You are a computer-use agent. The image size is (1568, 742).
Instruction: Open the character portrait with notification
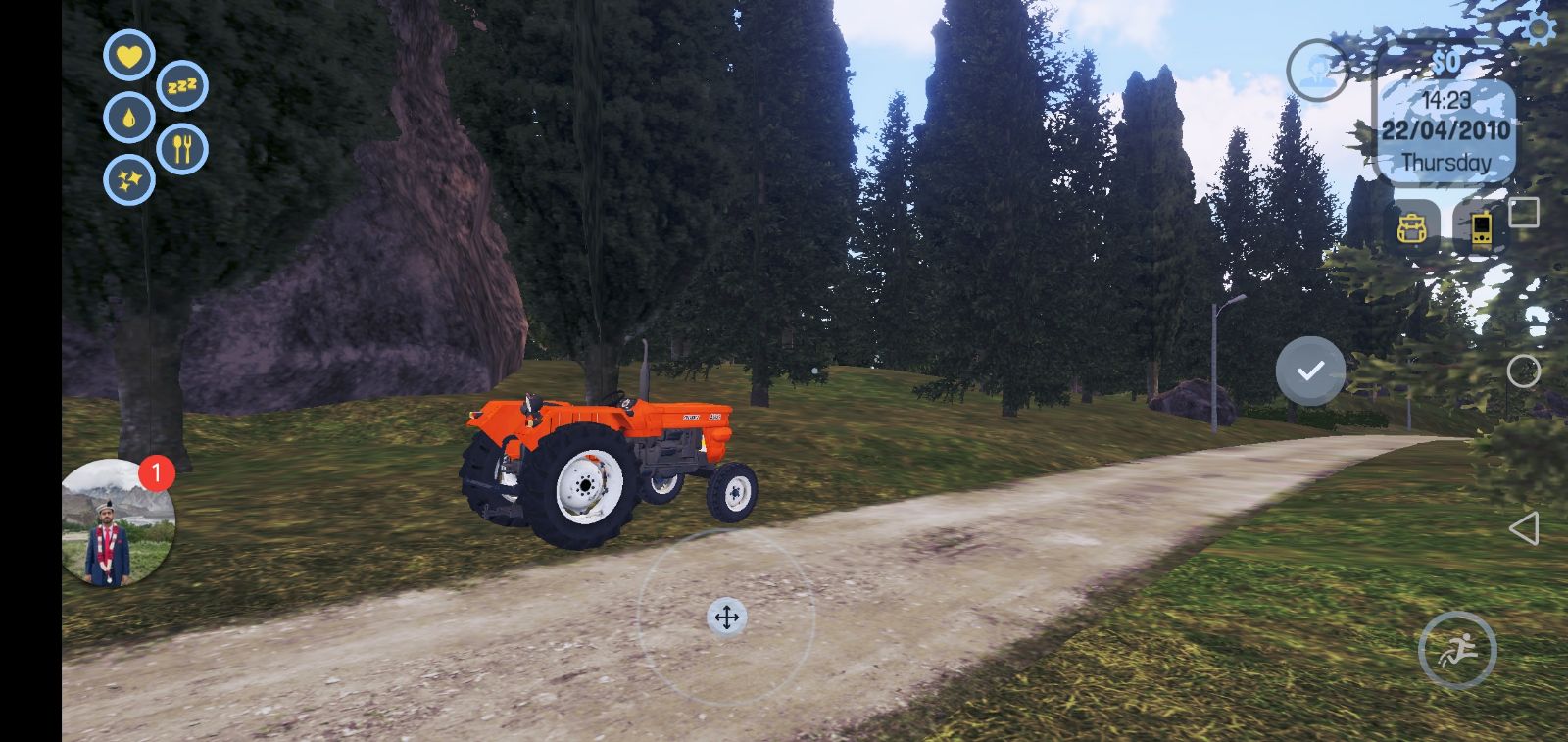[x=118, y=523]
